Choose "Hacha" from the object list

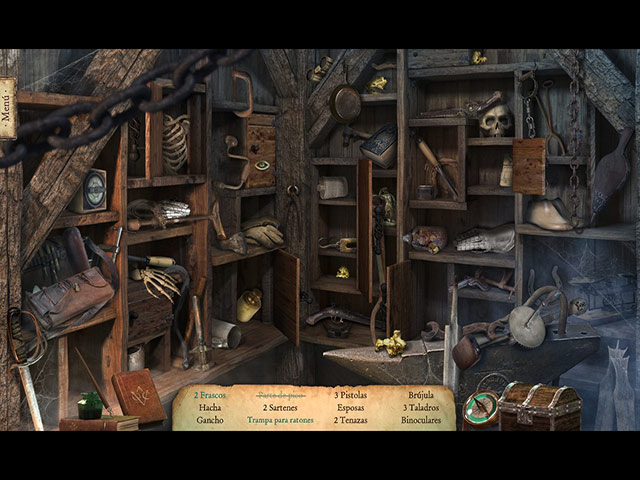[x=210, y=408]
